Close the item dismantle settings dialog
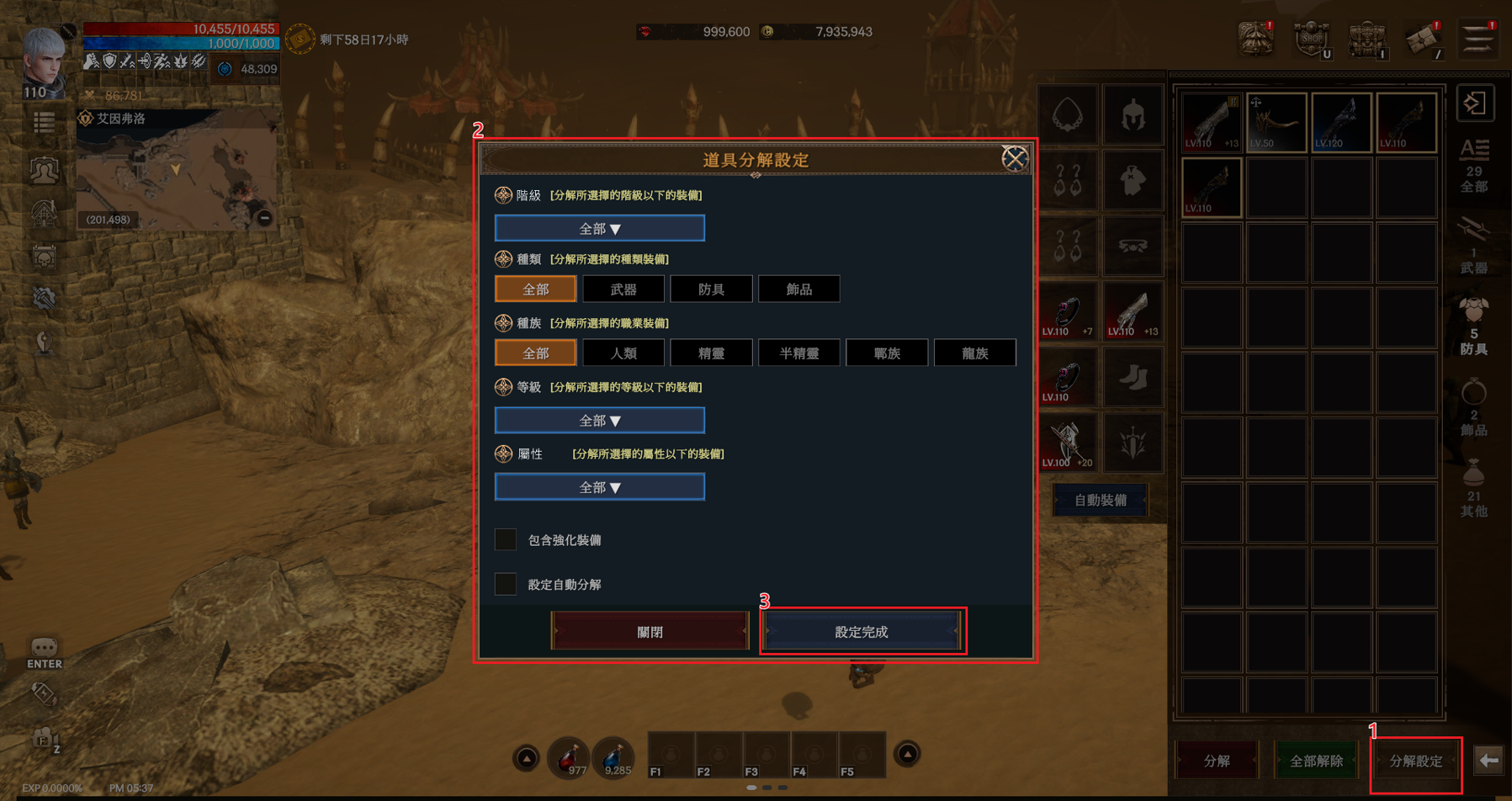 click(x=1014, y=158)
